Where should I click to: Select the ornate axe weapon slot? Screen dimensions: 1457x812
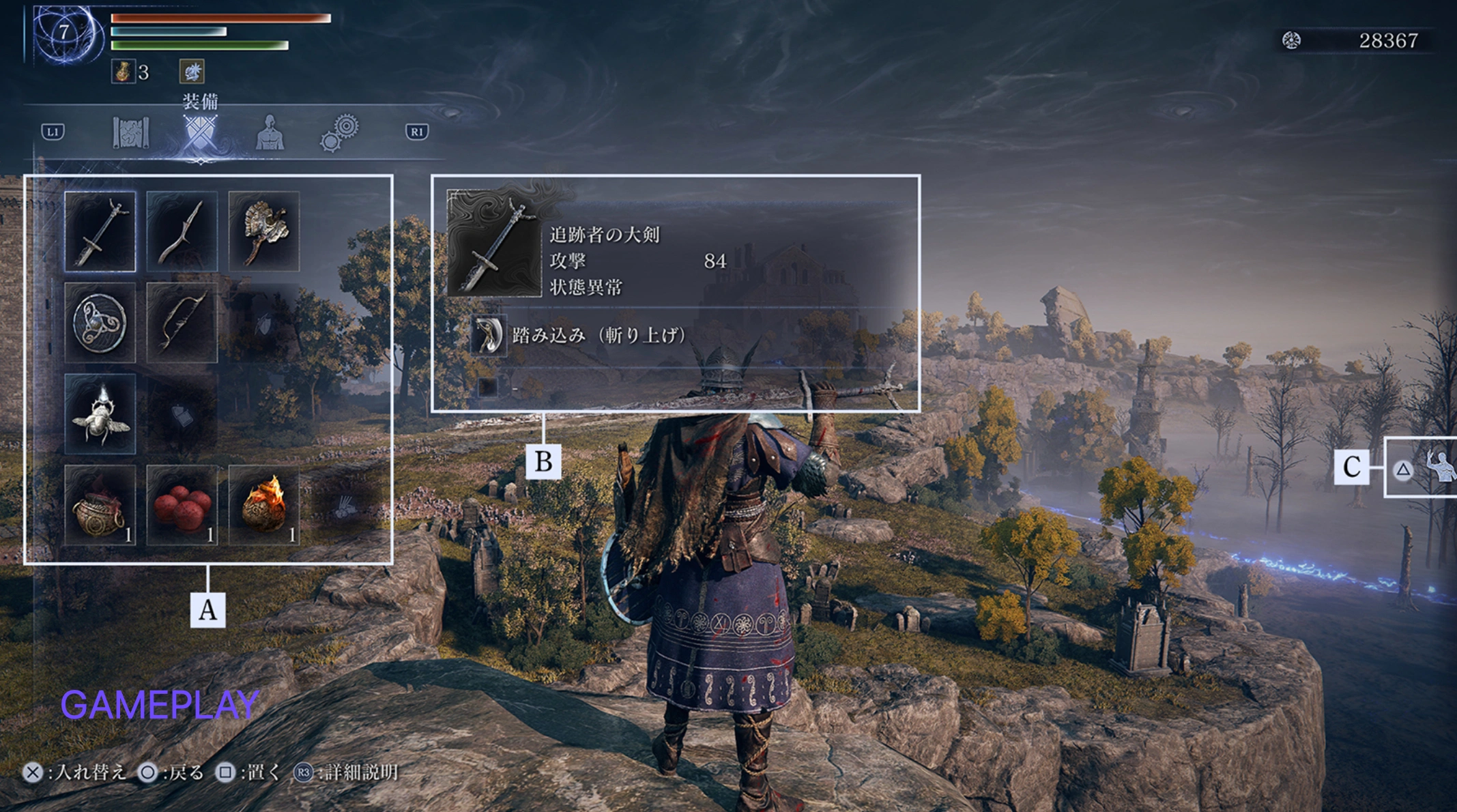[x=264, y=231]
